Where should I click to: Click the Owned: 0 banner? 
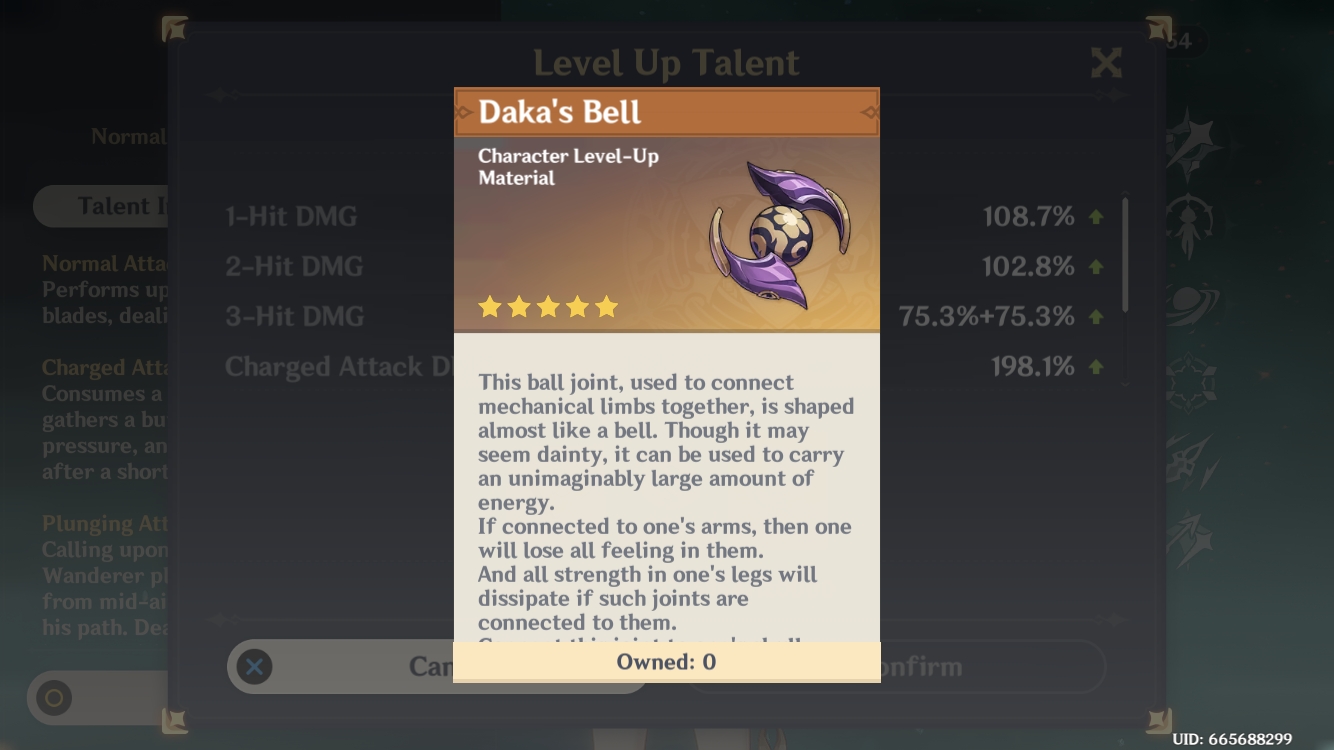pos(666,661)
